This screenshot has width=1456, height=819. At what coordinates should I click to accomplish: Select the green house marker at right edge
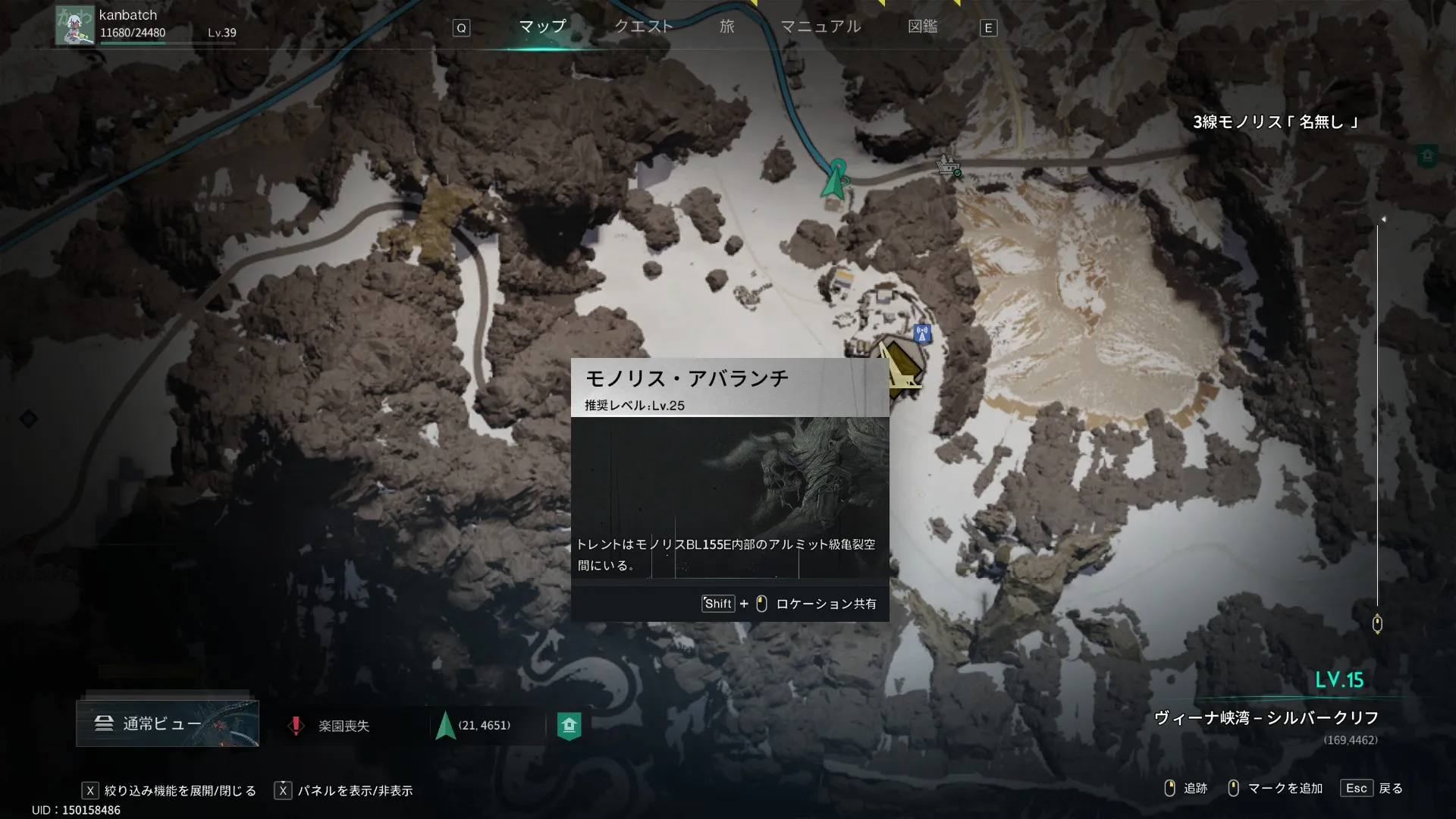[1427, 156]
